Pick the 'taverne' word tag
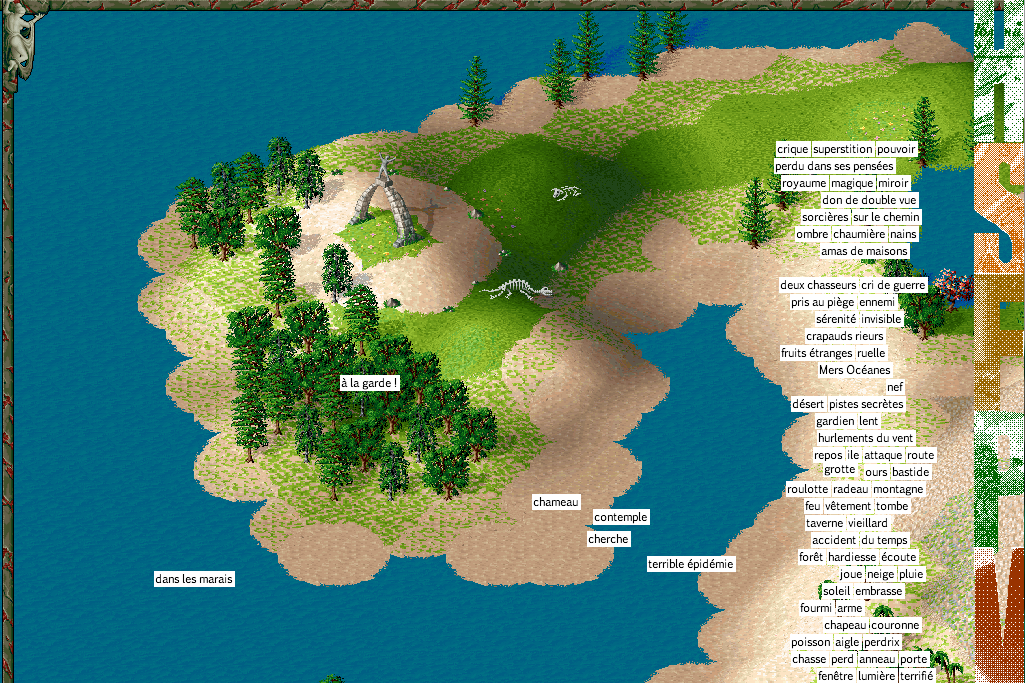 click(x=825, y=523)
